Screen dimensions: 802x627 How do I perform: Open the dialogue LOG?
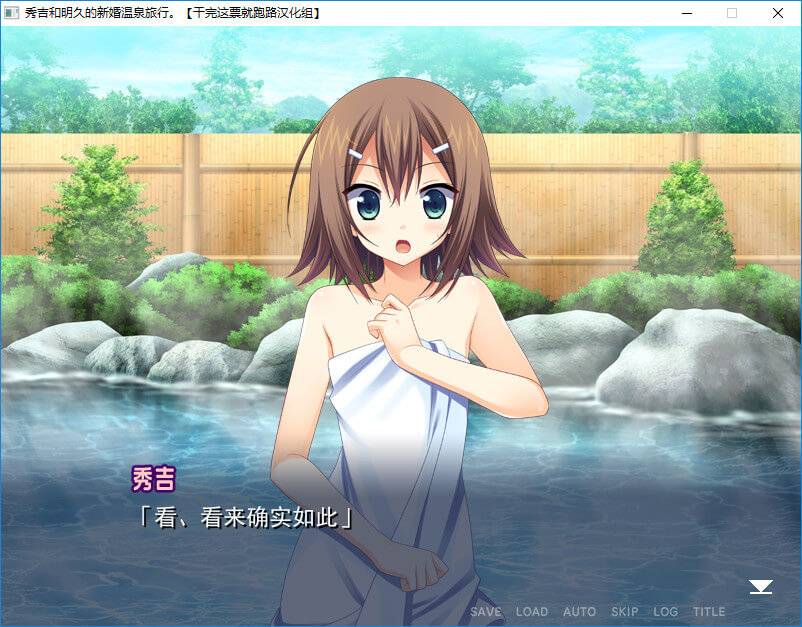point(665,611)
